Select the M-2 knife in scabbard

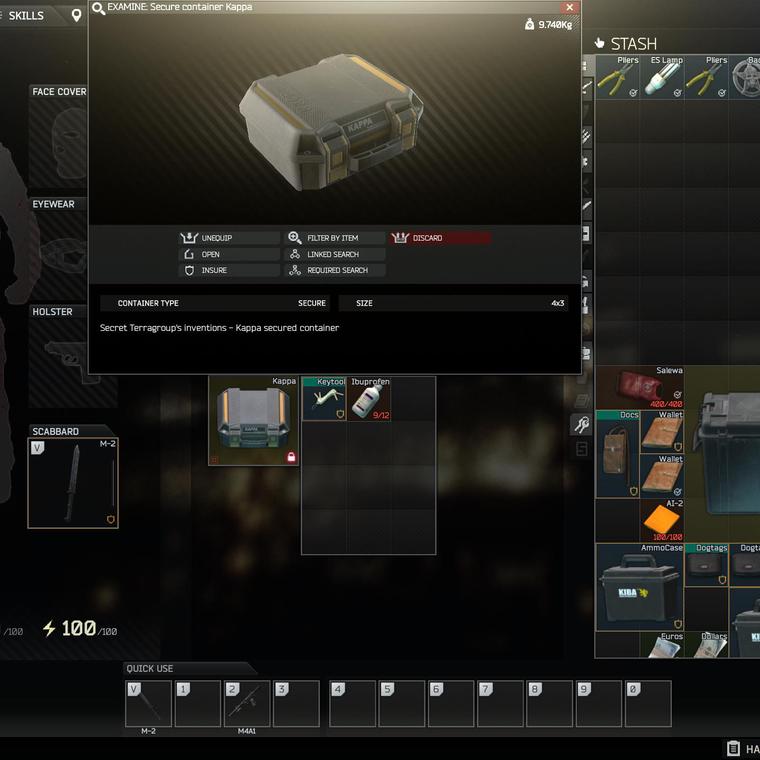coord(72,482)
